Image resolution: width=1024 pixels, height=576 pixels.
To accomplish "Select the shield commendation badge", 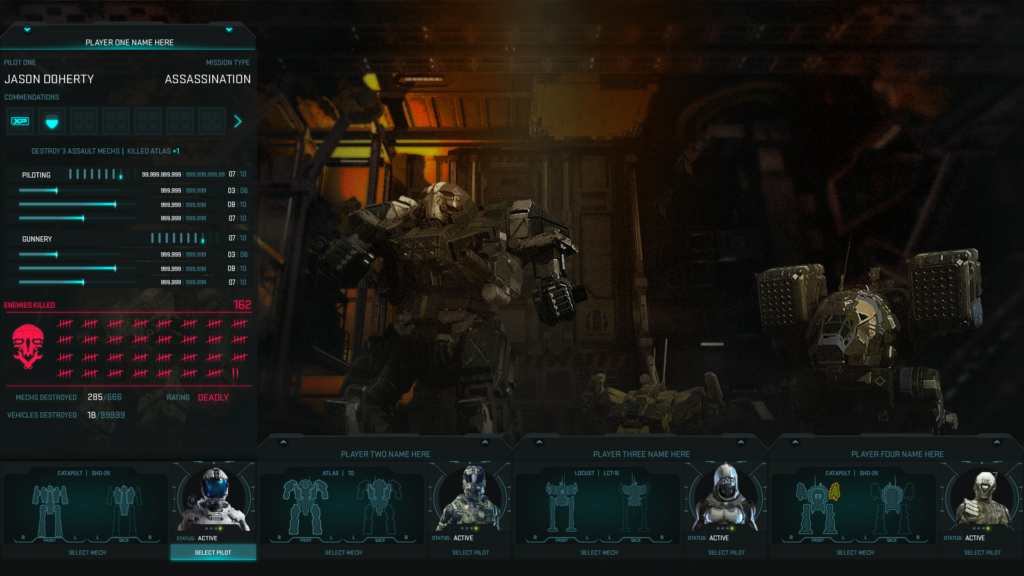I will 52,122.
